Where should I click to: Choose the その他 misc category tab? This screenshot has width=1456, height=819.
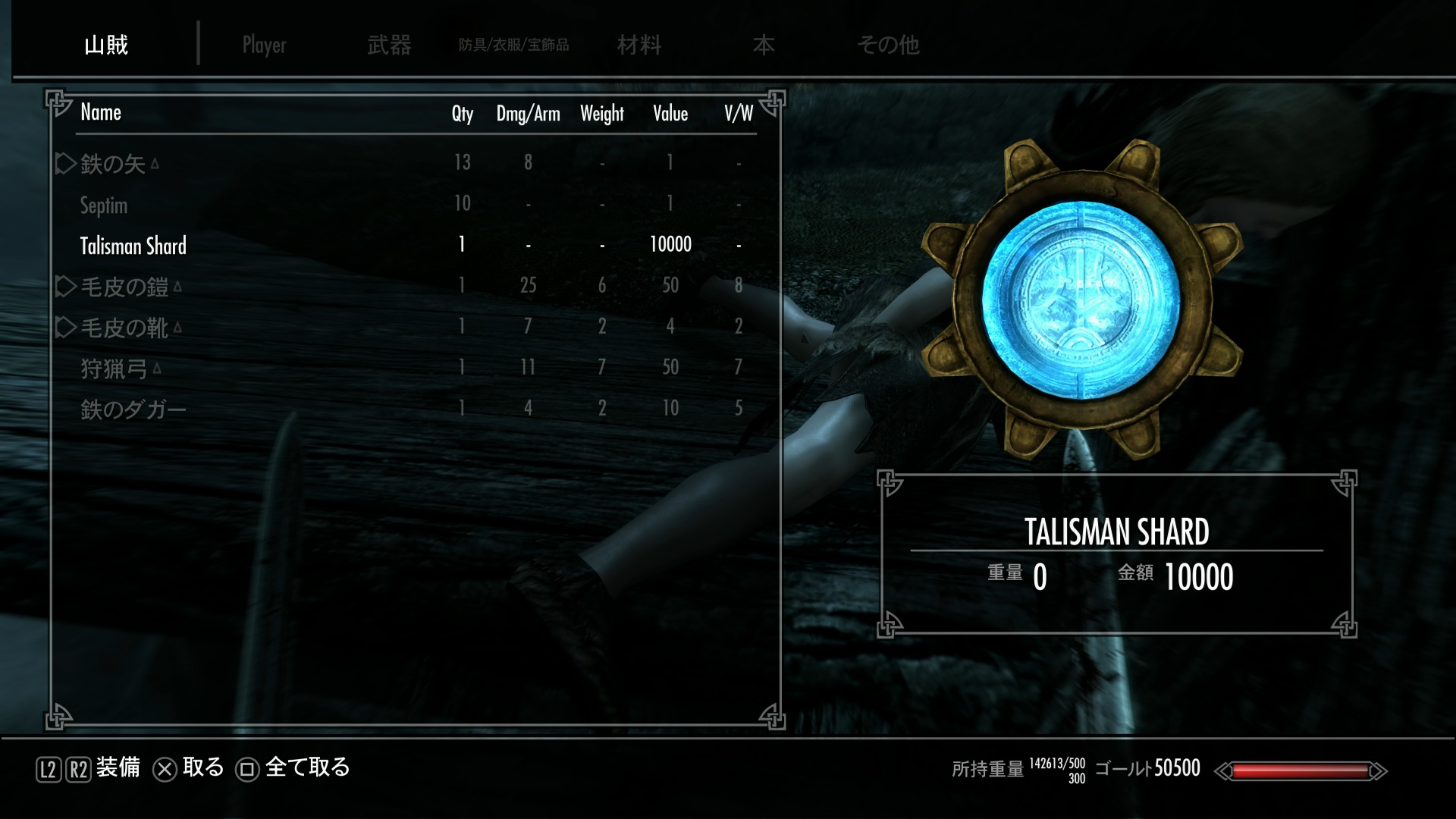click(x=888, y=45)
